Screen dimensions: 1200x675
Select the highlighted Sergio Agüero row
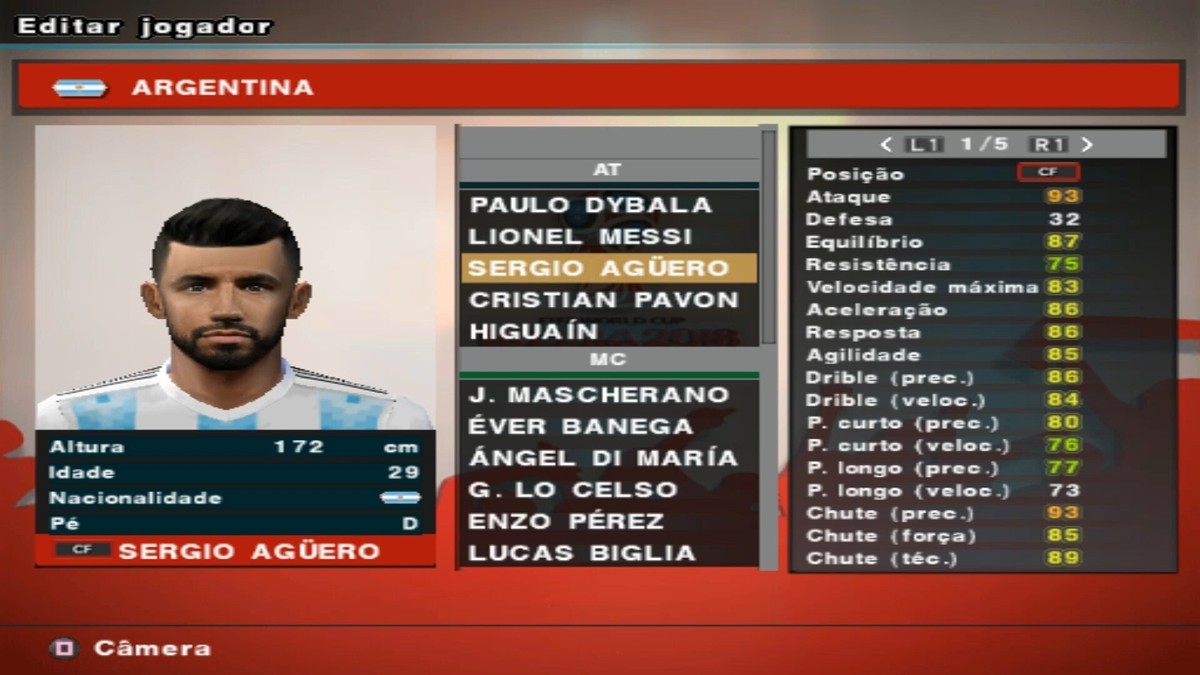(x=598, y=268)
